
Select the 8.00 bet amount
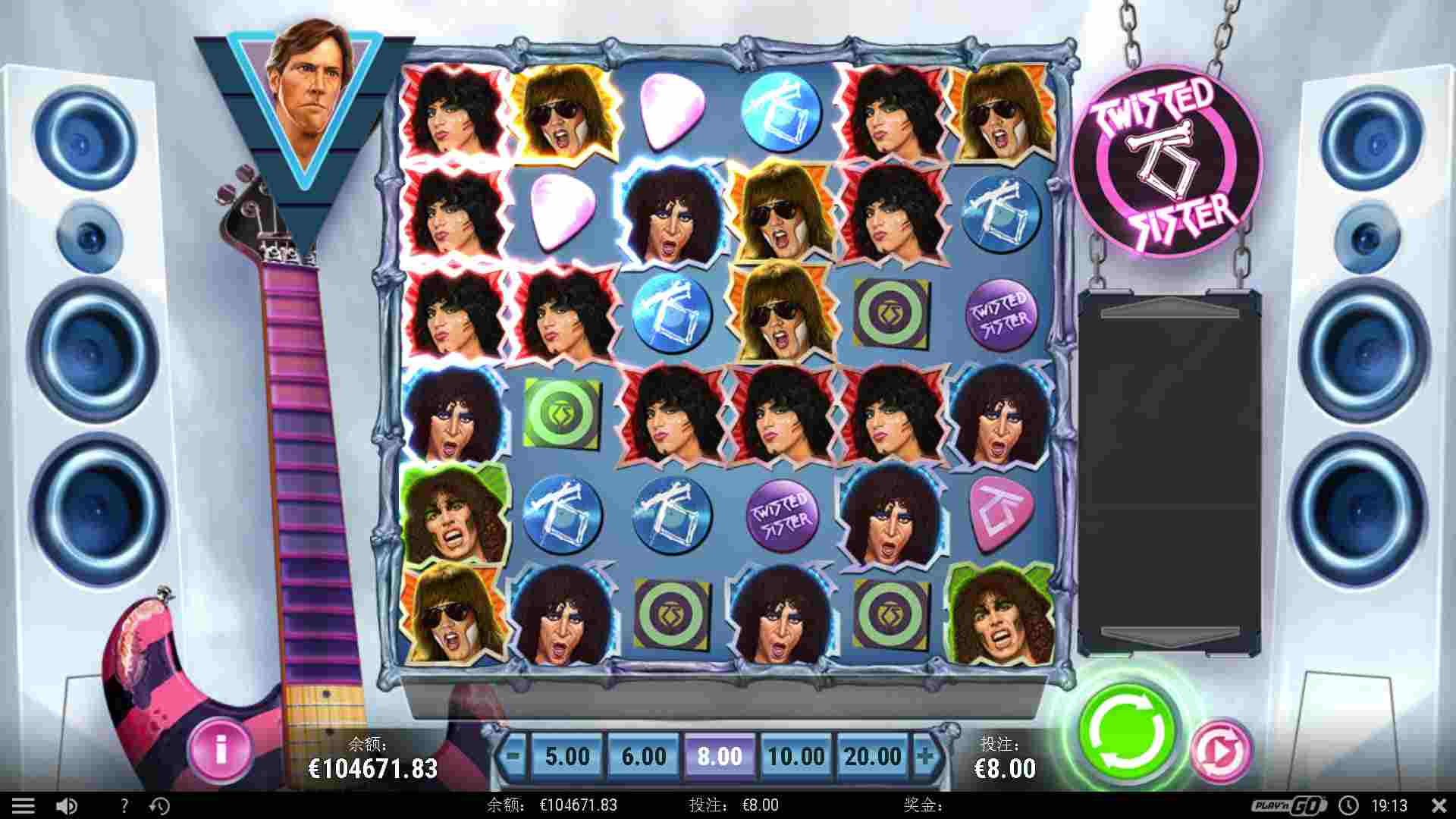pos(720,756)
